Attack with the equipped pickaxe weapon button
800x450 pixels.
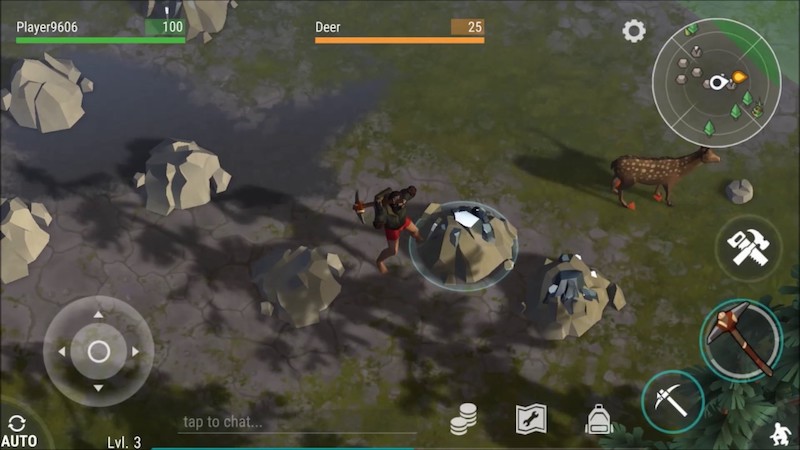(x=741, y=338)
